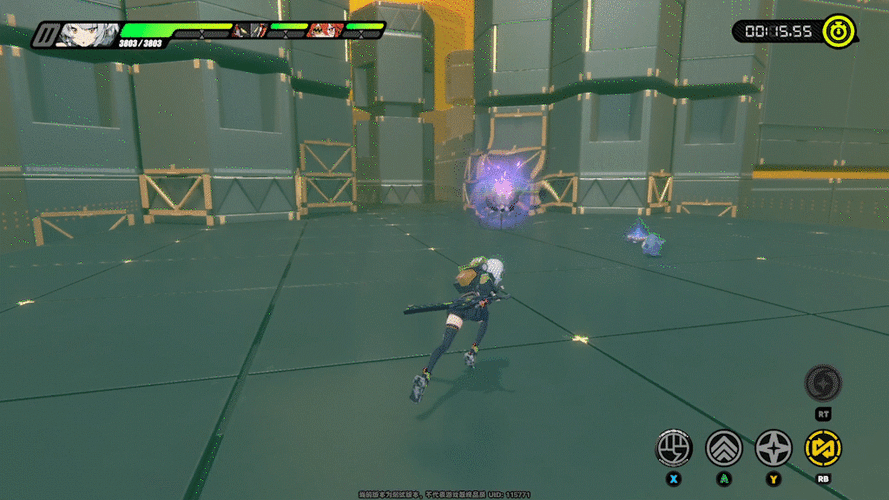Activate the fist basic attack icon
889x500 pixels.
click(x=674, y=448)
